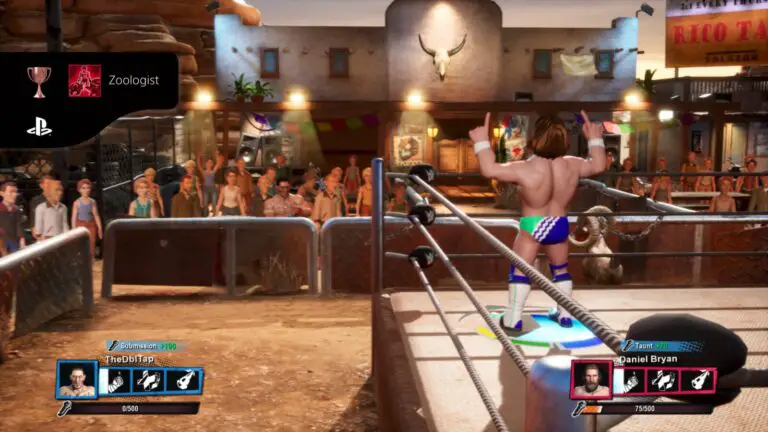
Task: Activate TheDblTap's middle power-up icon
Action: [150, 381]
